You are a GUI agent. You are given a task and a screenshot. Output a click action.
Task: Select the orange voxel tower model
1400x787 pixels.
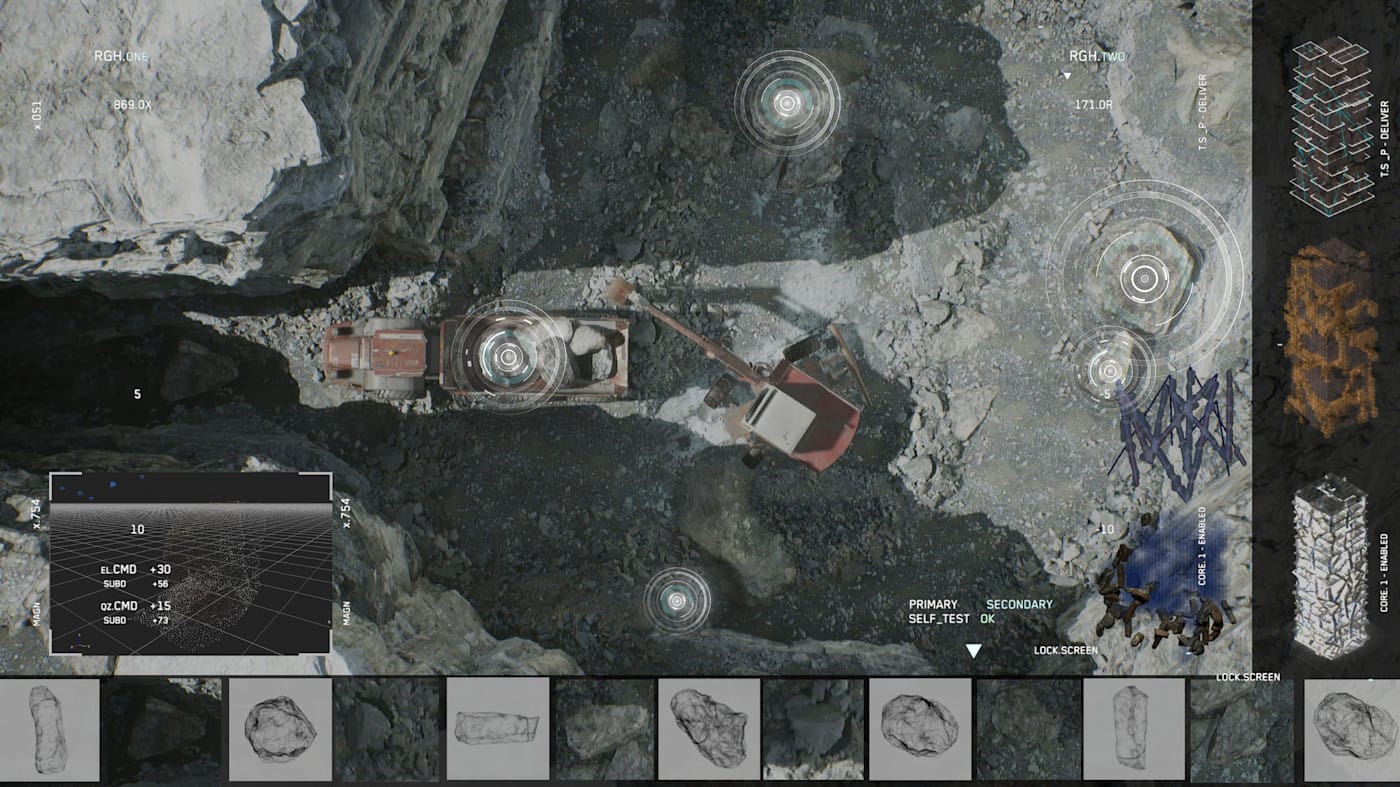tap(1330, 338)
